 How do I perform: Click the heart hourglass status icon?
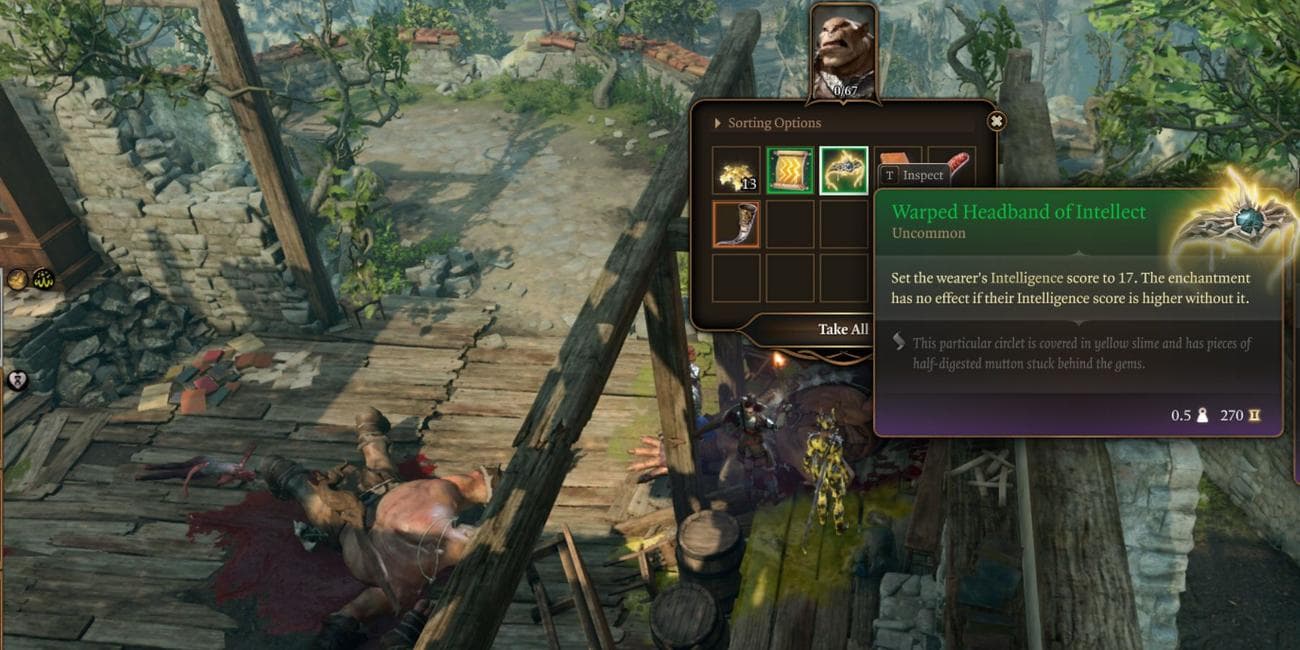(16, 380)
